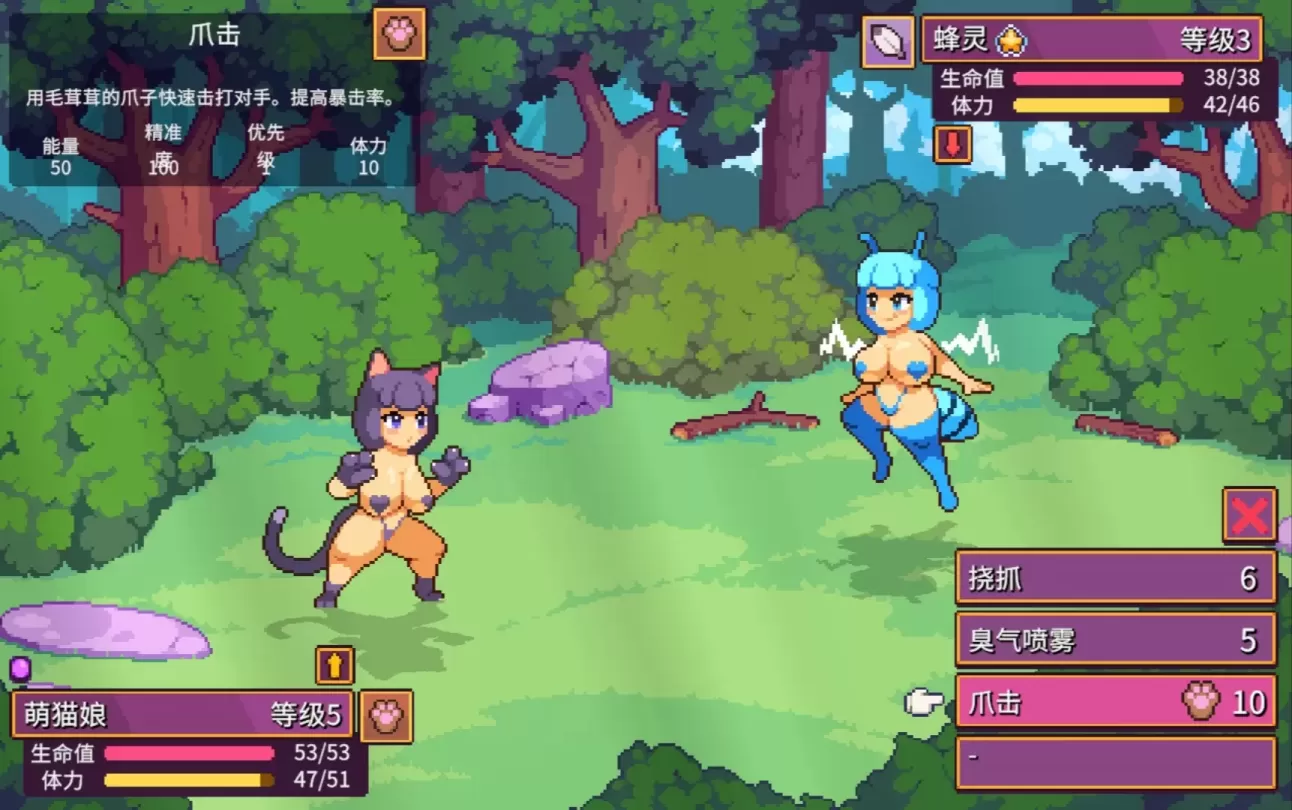Use the 臭气喷雾 skill

[1114, 640]
